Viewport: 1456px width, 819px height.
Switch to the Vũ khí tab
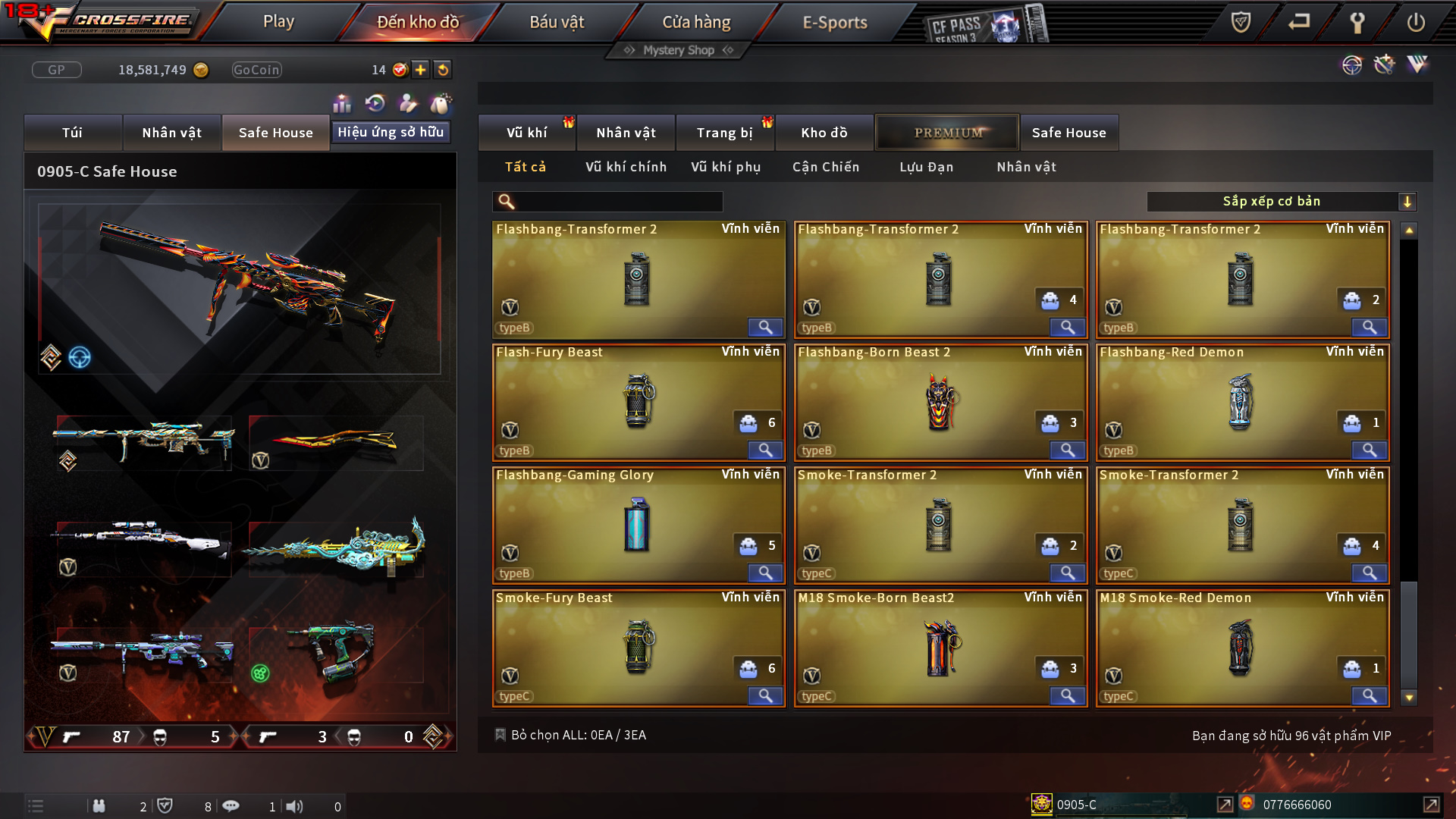526,133
